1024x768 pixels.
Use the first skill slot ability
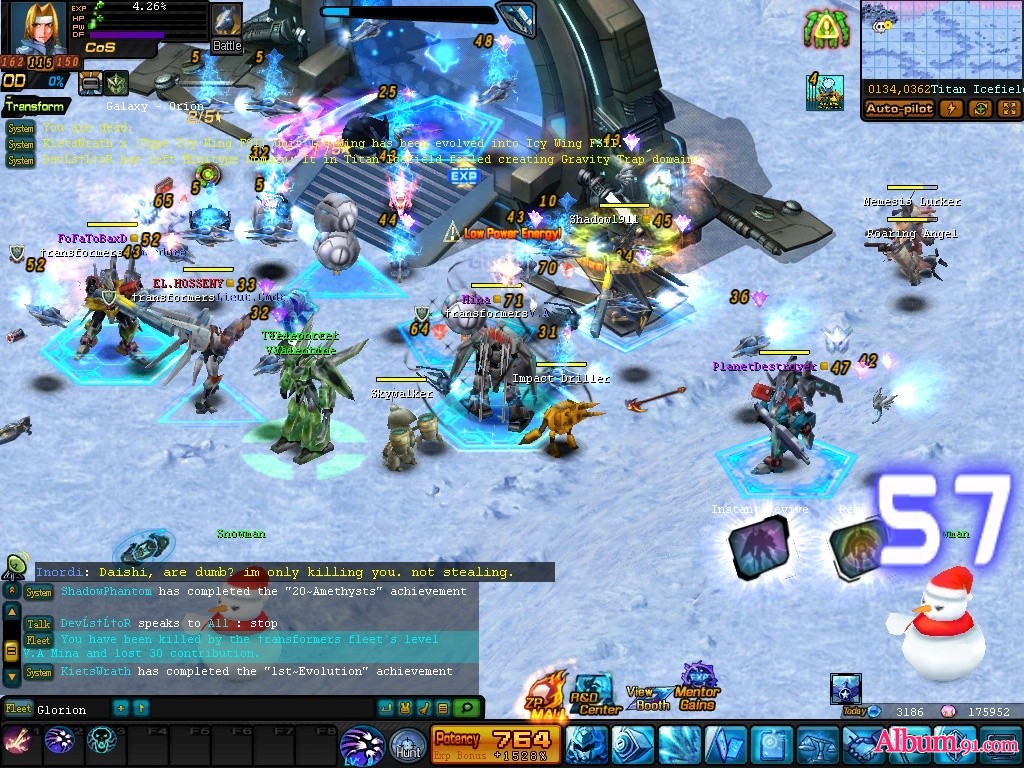coord(17,741)
